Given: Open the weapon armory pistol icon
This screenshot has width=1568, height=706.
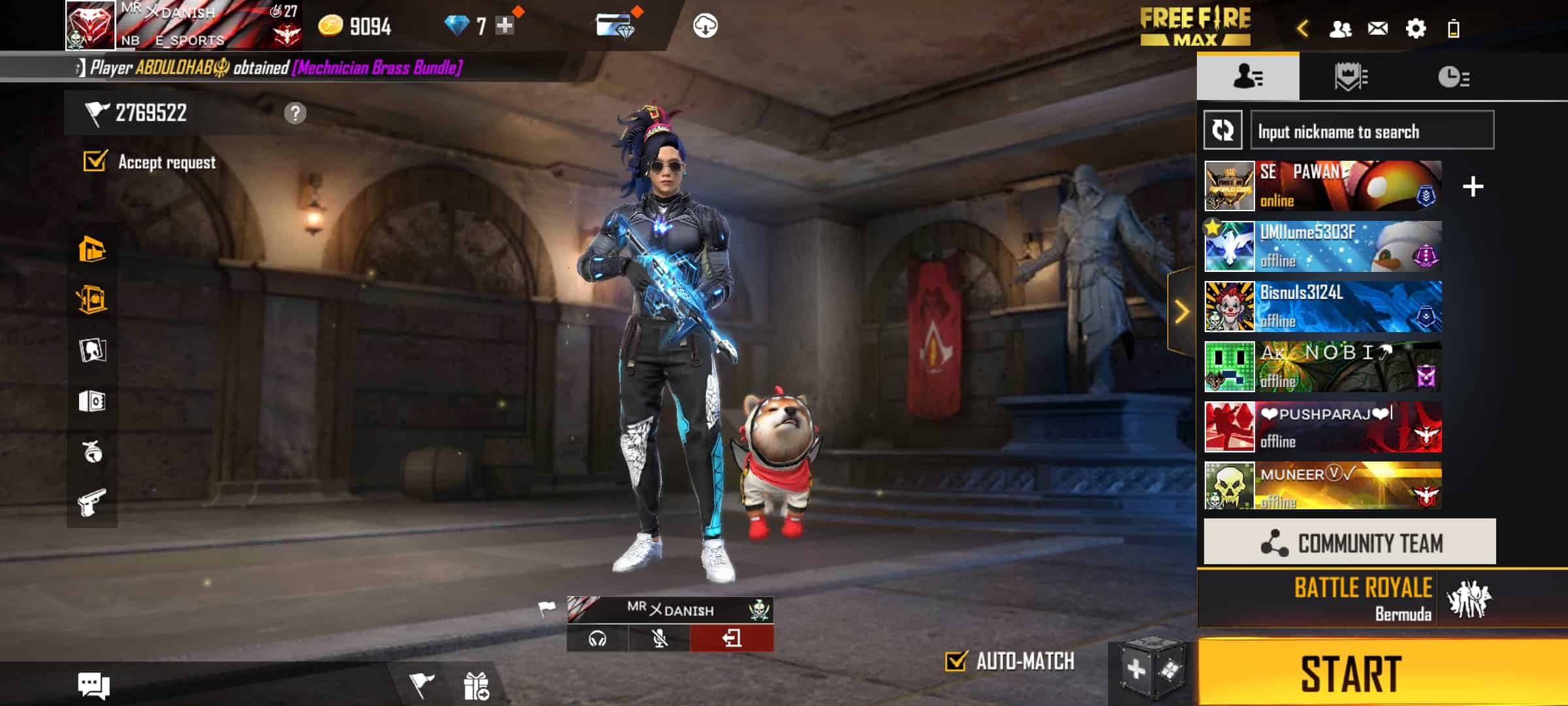Looking at the screenshot, I should [92, 503].
